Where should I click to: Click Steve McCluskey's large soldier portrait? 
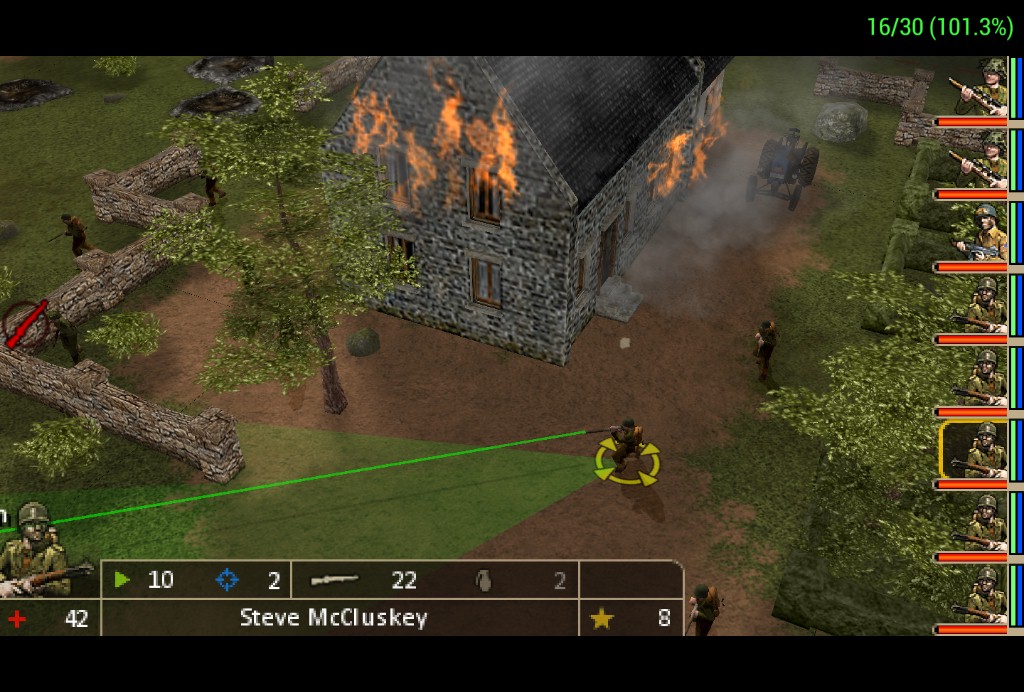[36, 548]
